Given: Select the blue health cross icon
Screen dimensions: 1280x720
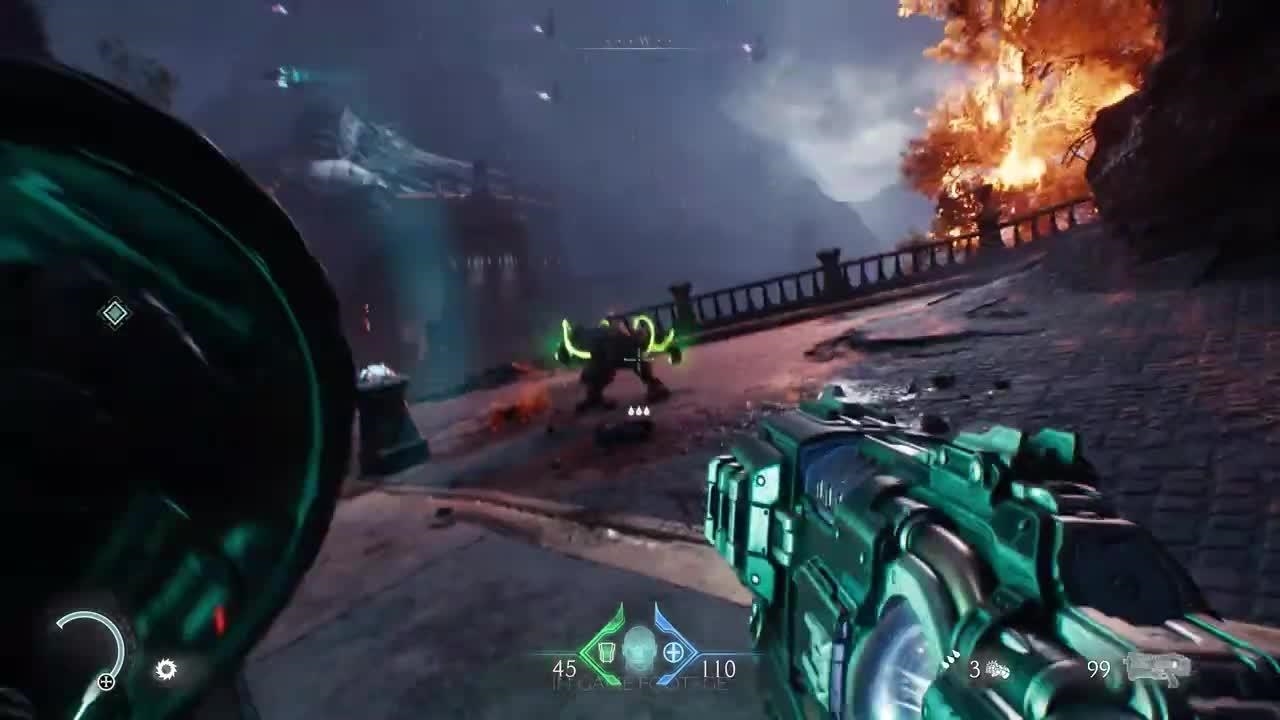Looking at the screenshot, I should tap(673, 654).
